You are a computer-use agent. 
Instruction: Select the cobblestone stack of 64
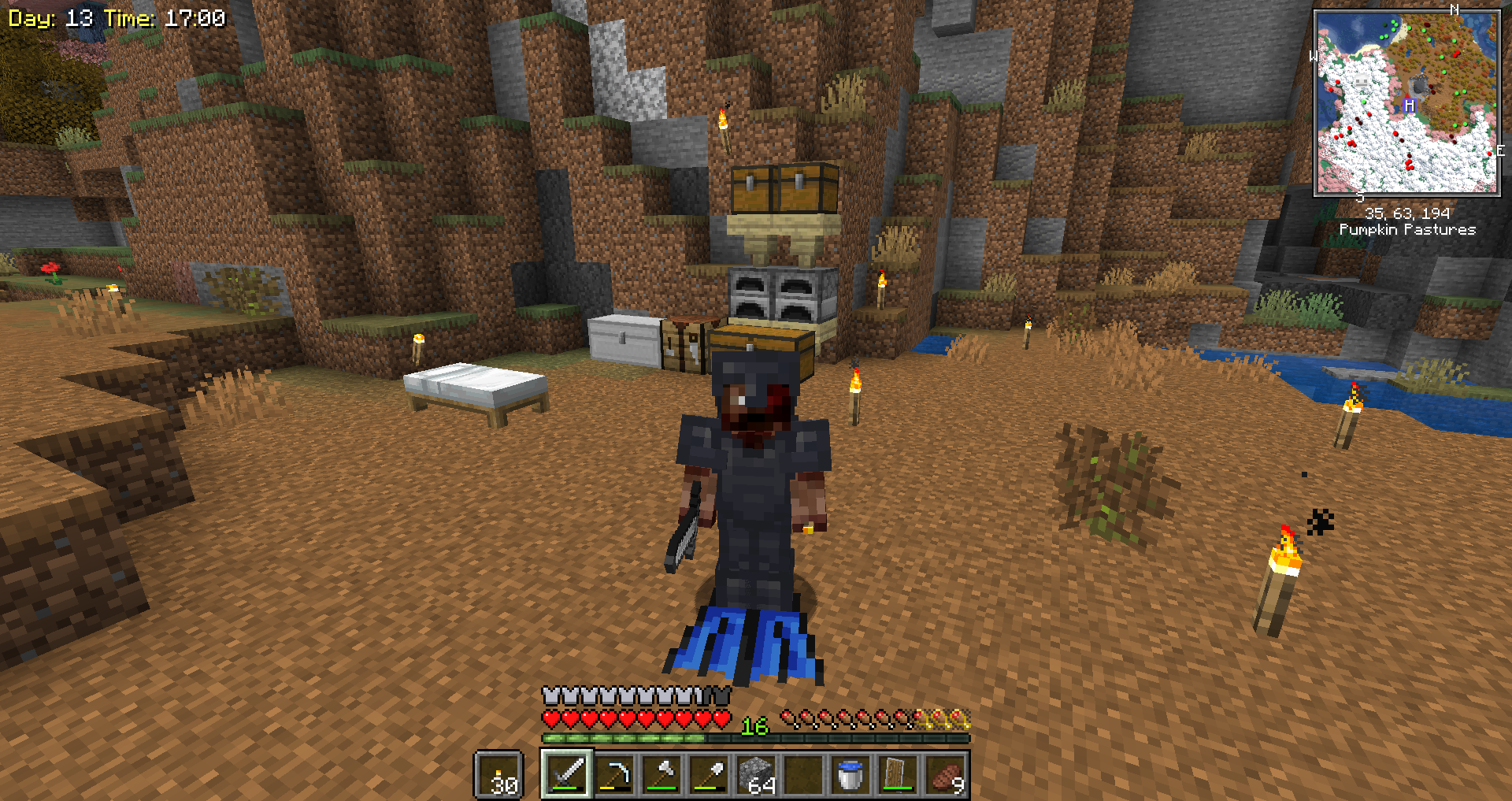point(756,774)
